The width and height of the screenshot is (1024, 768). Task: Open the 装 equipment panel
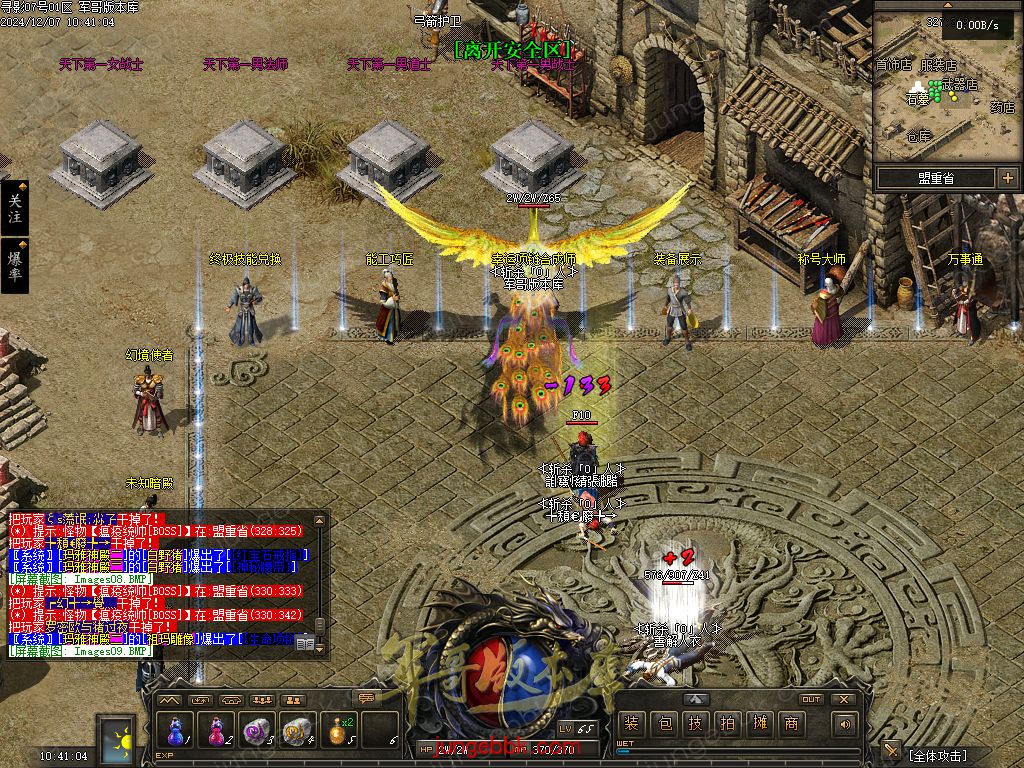pos(631,724)
